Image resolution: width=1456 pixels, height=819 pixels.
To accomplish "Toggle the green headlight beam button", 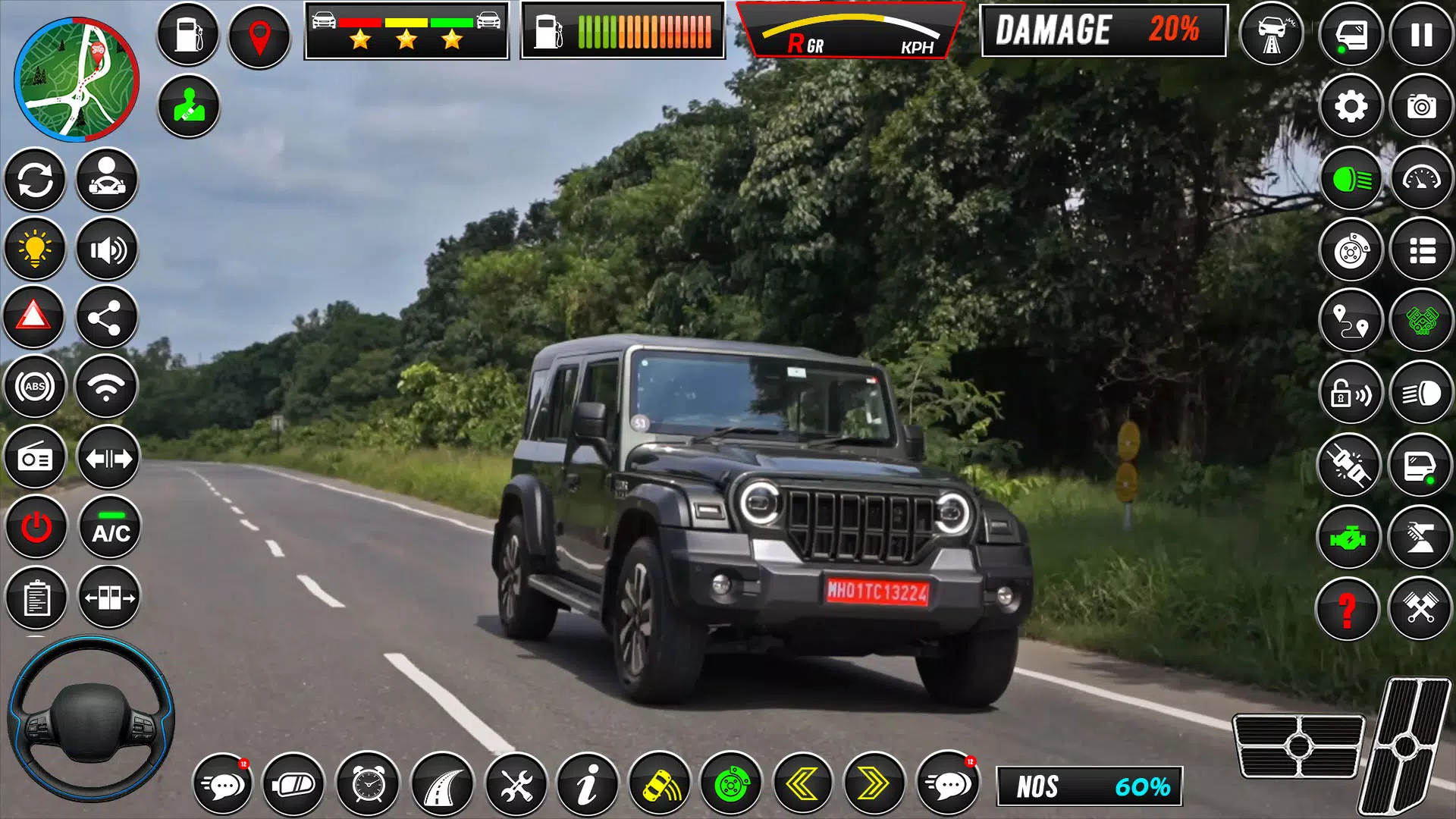I will tap(1351, 178).
